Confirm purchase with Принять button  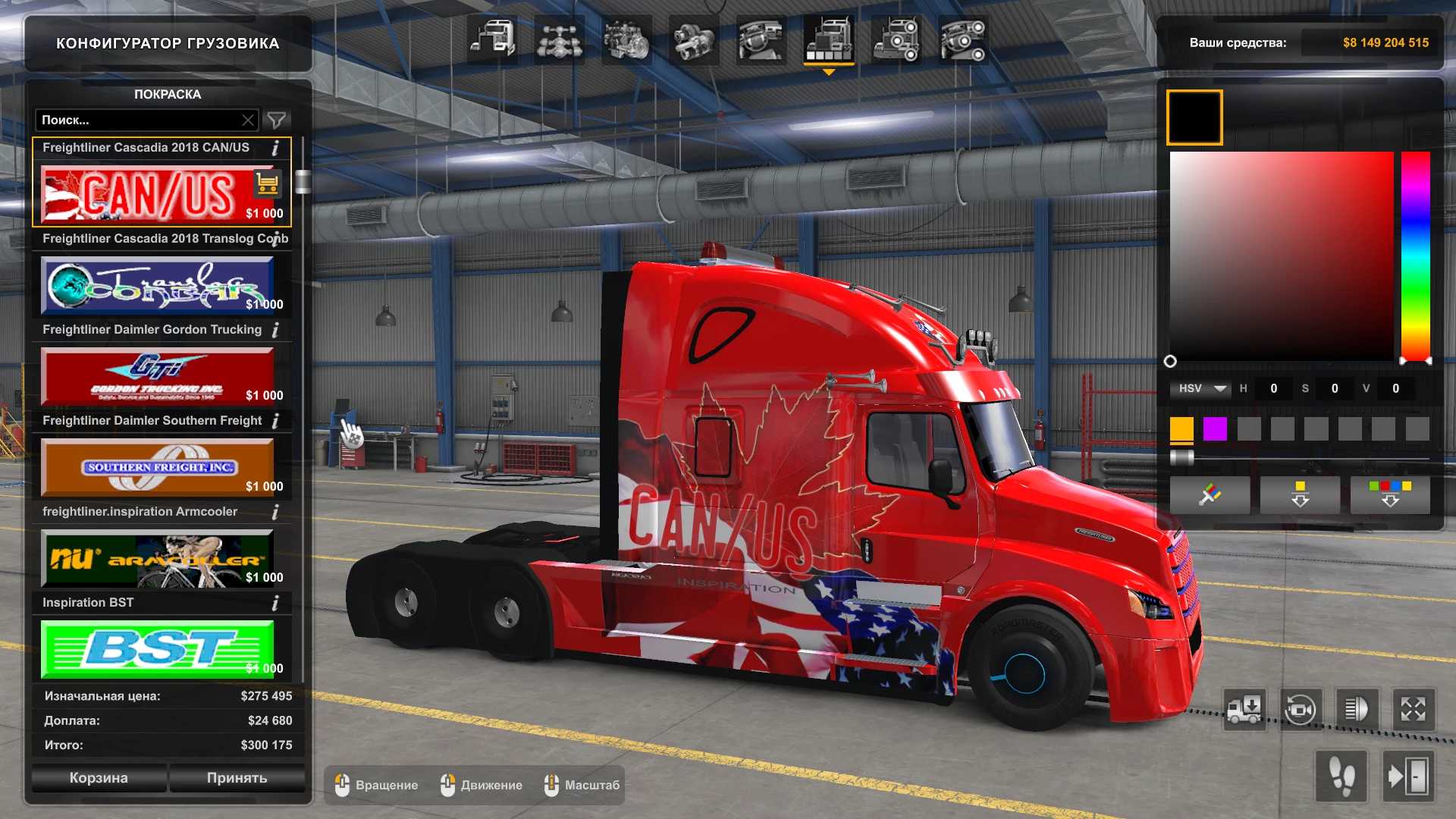[237, 778]
